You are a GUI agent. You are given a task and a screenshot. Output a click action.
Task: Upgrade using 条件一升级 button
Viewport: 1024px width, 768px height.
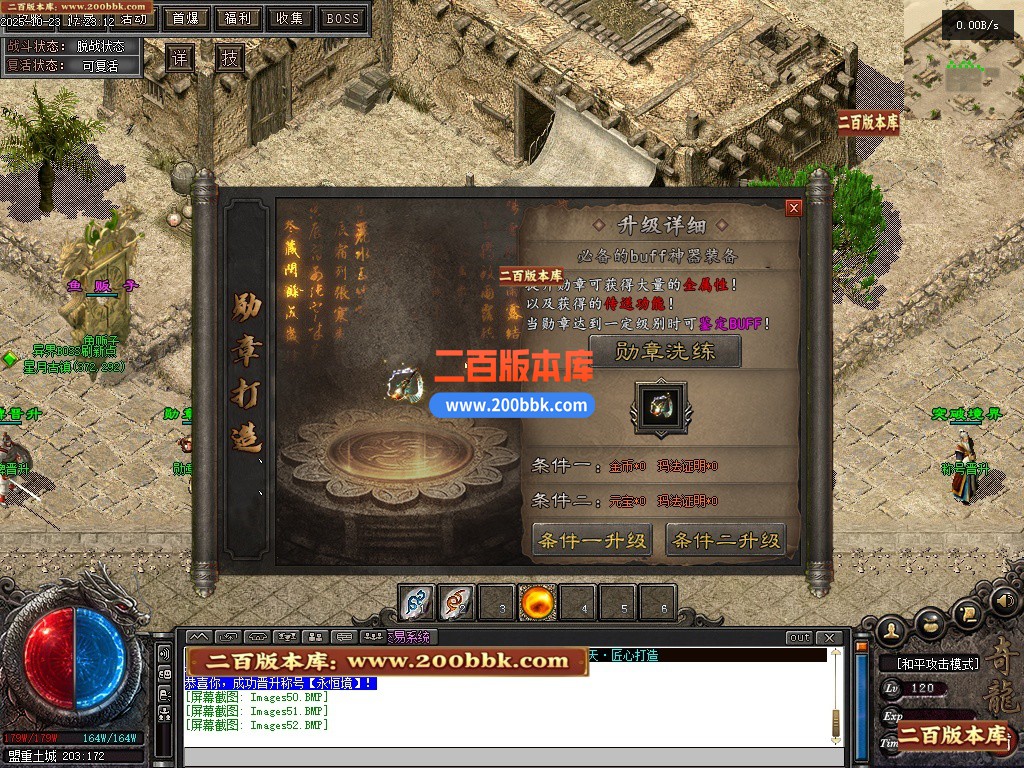(593, 541)
